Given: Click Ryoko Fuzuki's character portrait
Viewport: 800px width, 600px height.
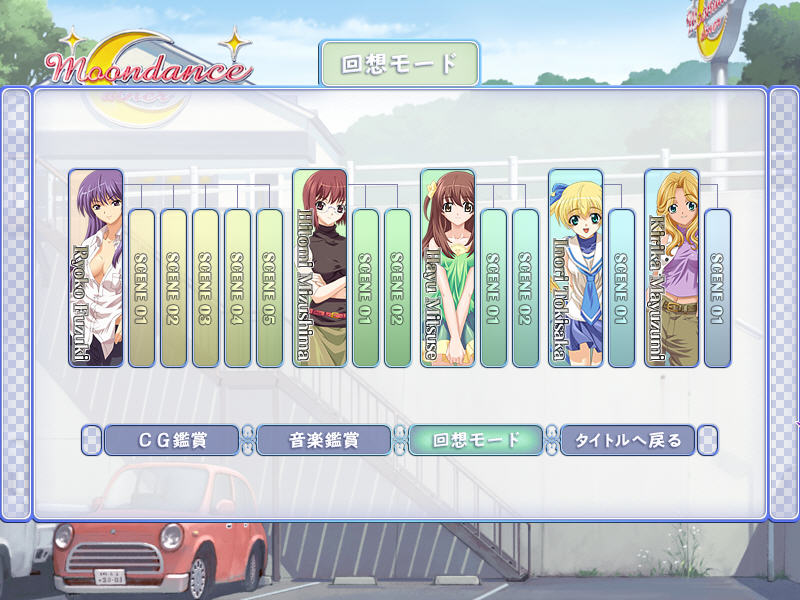Looking at the screenshot, I should (x=96, y=268).
